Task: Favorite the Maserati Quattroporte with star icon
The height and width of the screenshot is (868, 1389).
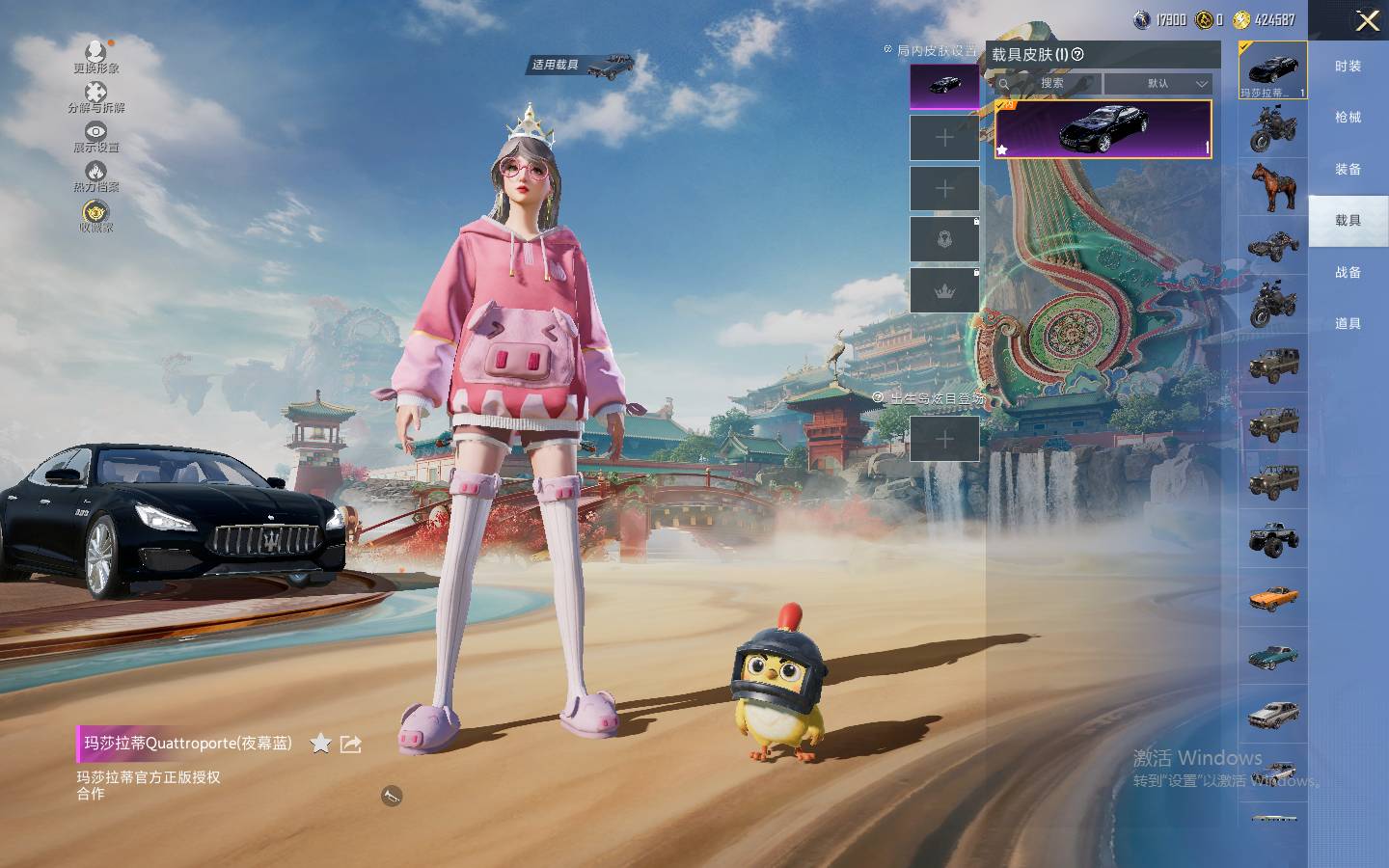Action: tap(320, 743)
